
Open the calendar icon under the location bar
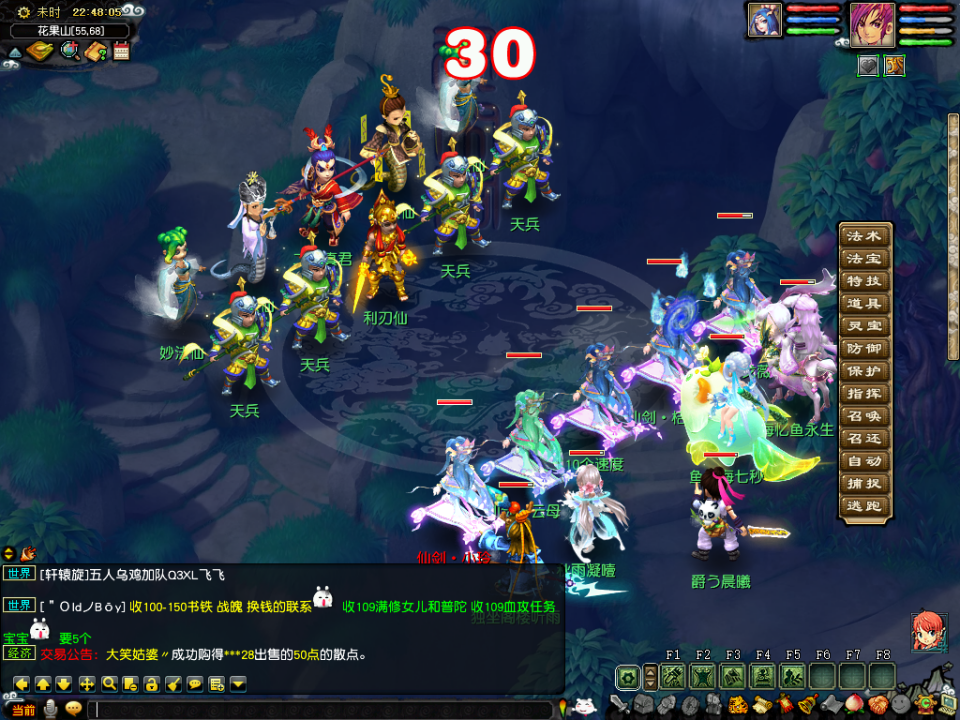pos(122,51)
